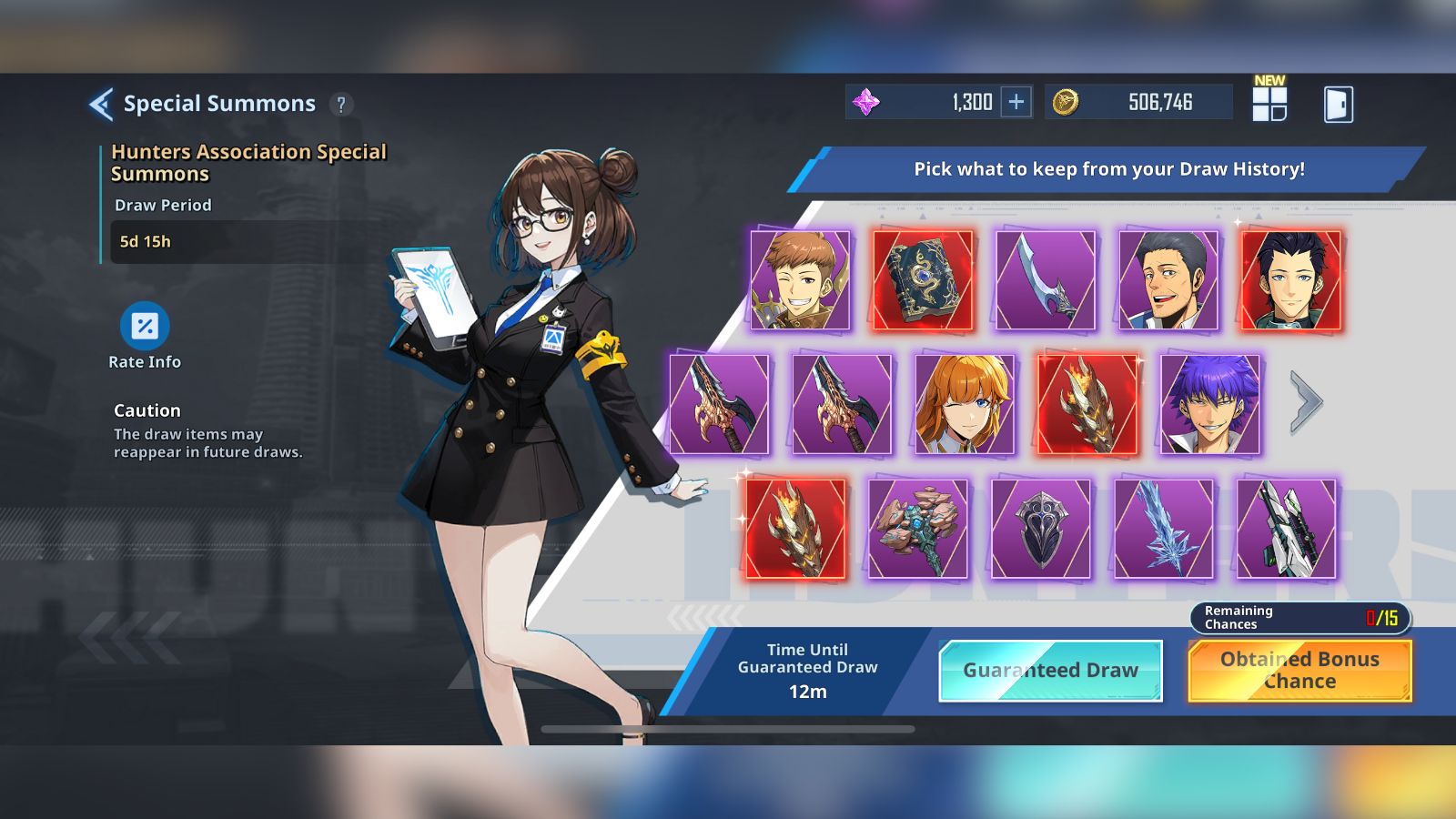This screenshot has height=819, width=1456.
Task: Check the Remaining Chances 0/15 counter
Action: point(1299,616)
